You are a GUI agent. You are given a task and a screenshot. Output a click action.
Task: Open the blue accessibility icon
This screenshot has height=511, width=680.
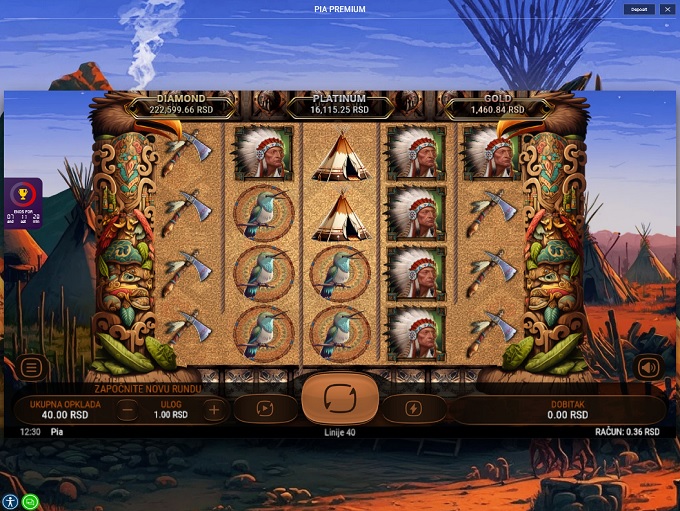[x=11, y=502]
